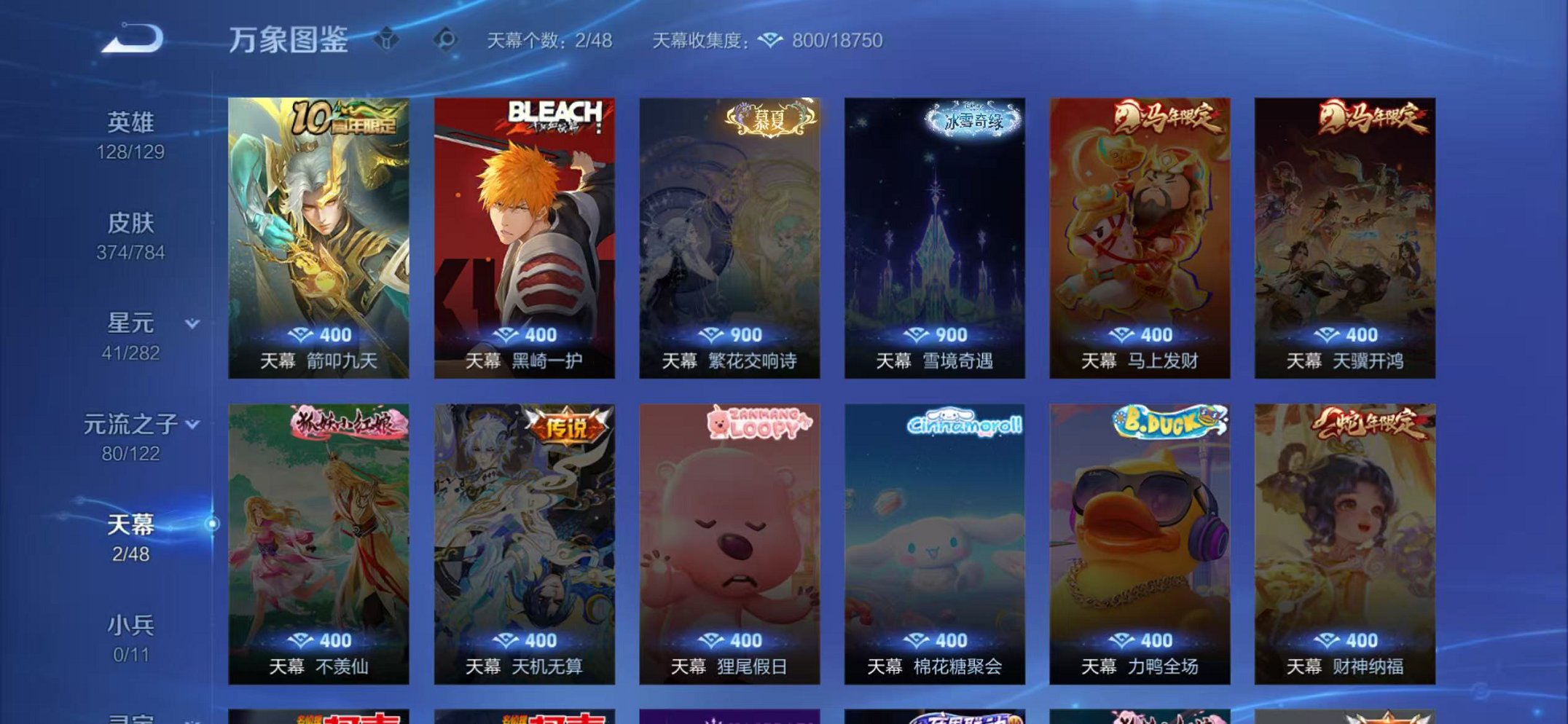1568x724 pixels.
Task: Open the 小兵 section in the sidebar
Action: pyautogui.click(x=130, y=623)
